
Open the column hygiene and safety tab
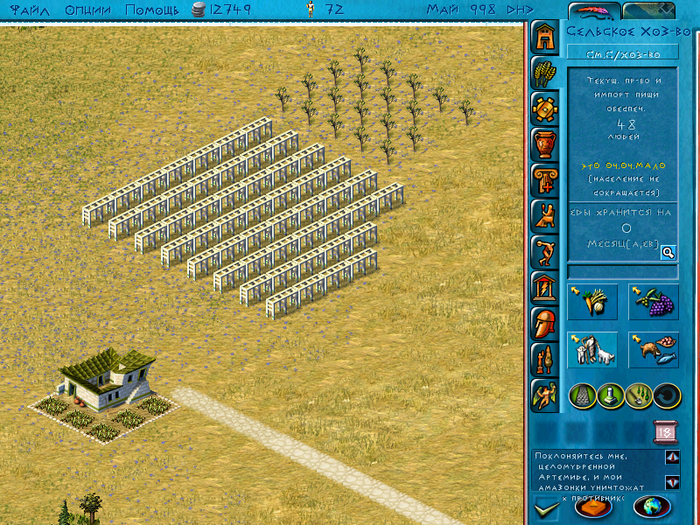pyautogui.click(x=544, y=180)
